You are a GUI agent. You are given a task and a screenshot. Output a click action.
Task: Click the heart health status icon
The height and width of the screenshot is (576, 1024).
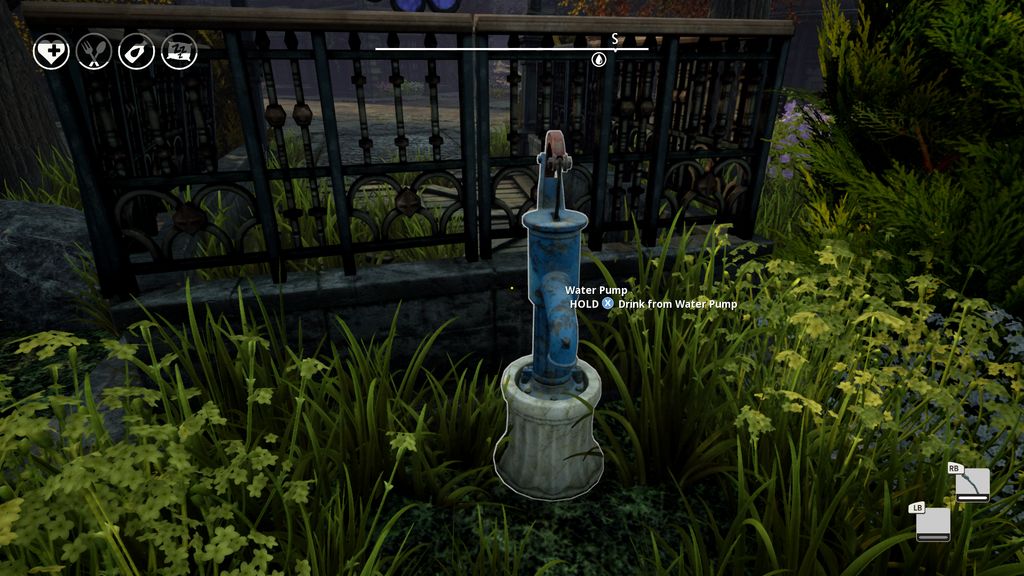51,52
